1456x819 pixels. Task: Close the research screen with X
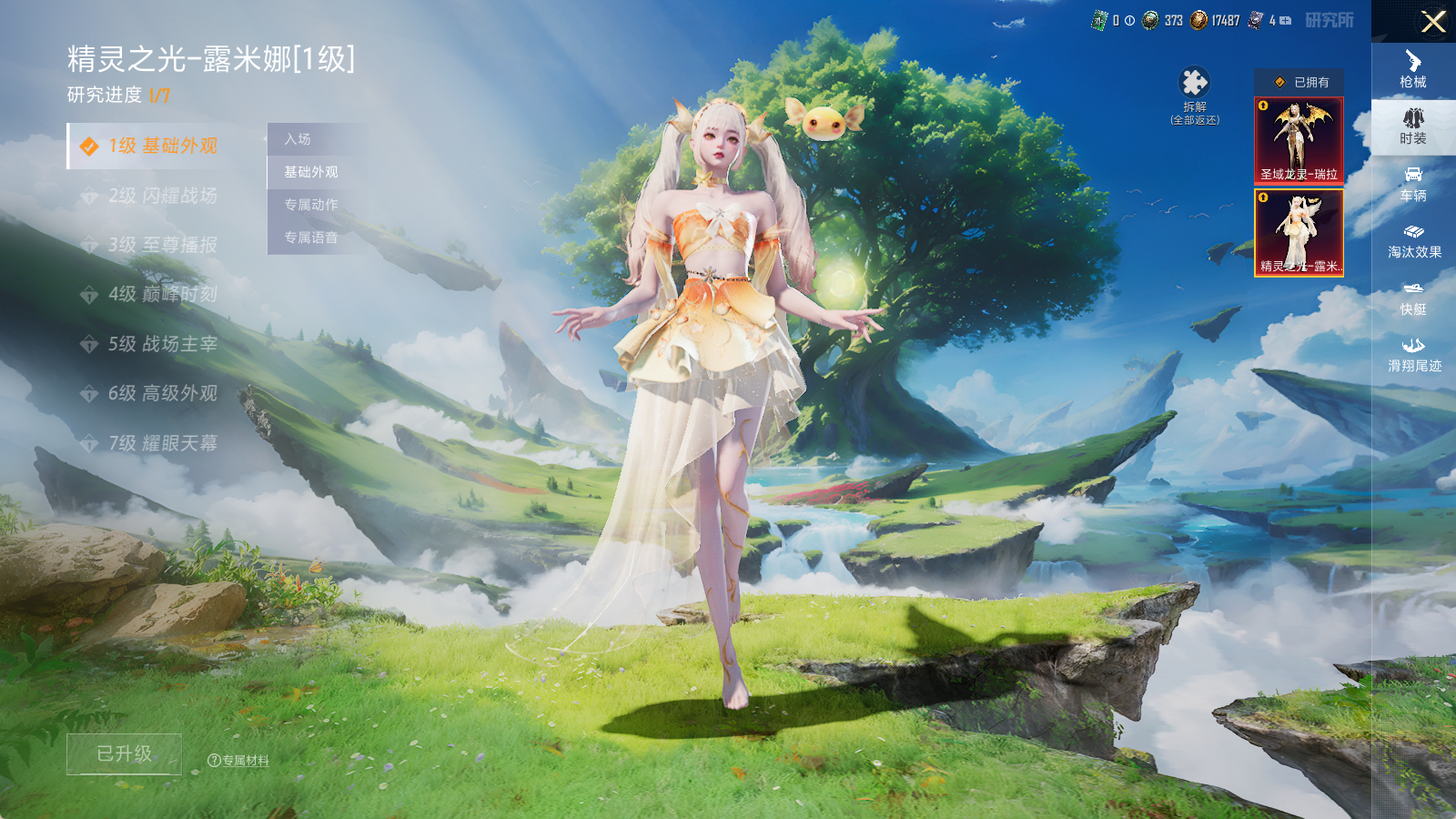pyautogui.click(x=1433, y=22)
